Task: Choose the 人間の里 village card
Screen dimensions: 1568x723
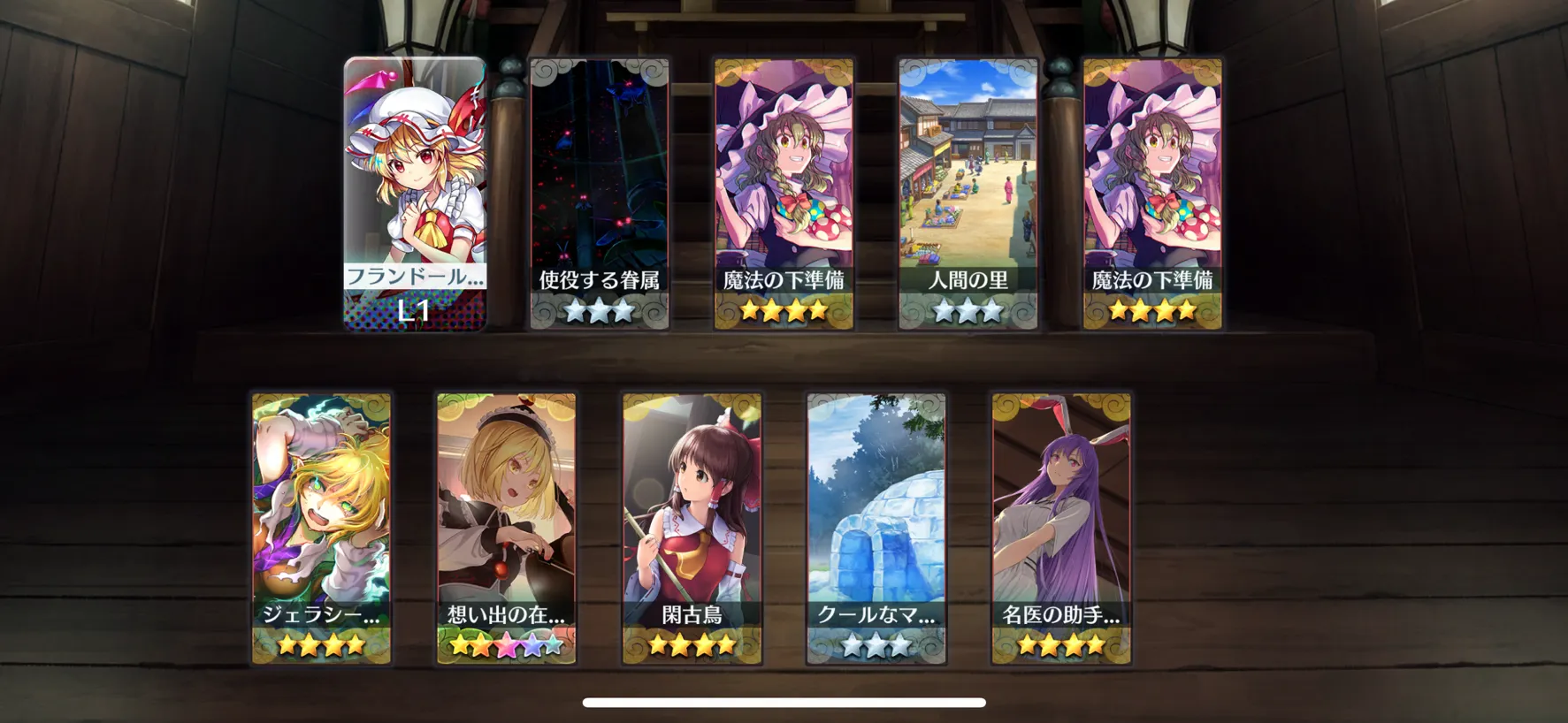Action: click(x=968, y=194)
